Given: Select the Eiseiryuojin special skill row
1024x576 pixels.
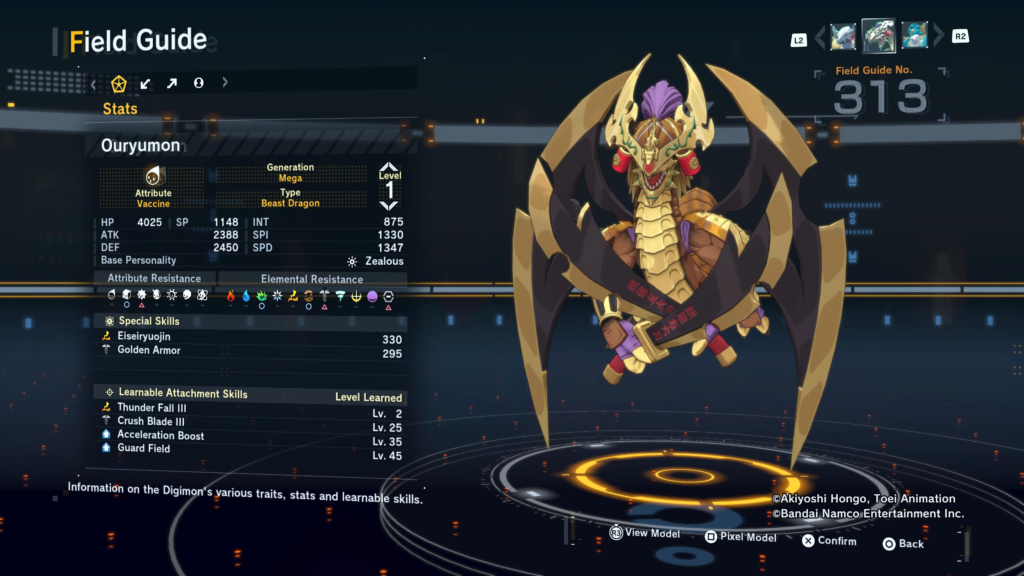Looking at the screenshot, I should (x=252, y=338).
